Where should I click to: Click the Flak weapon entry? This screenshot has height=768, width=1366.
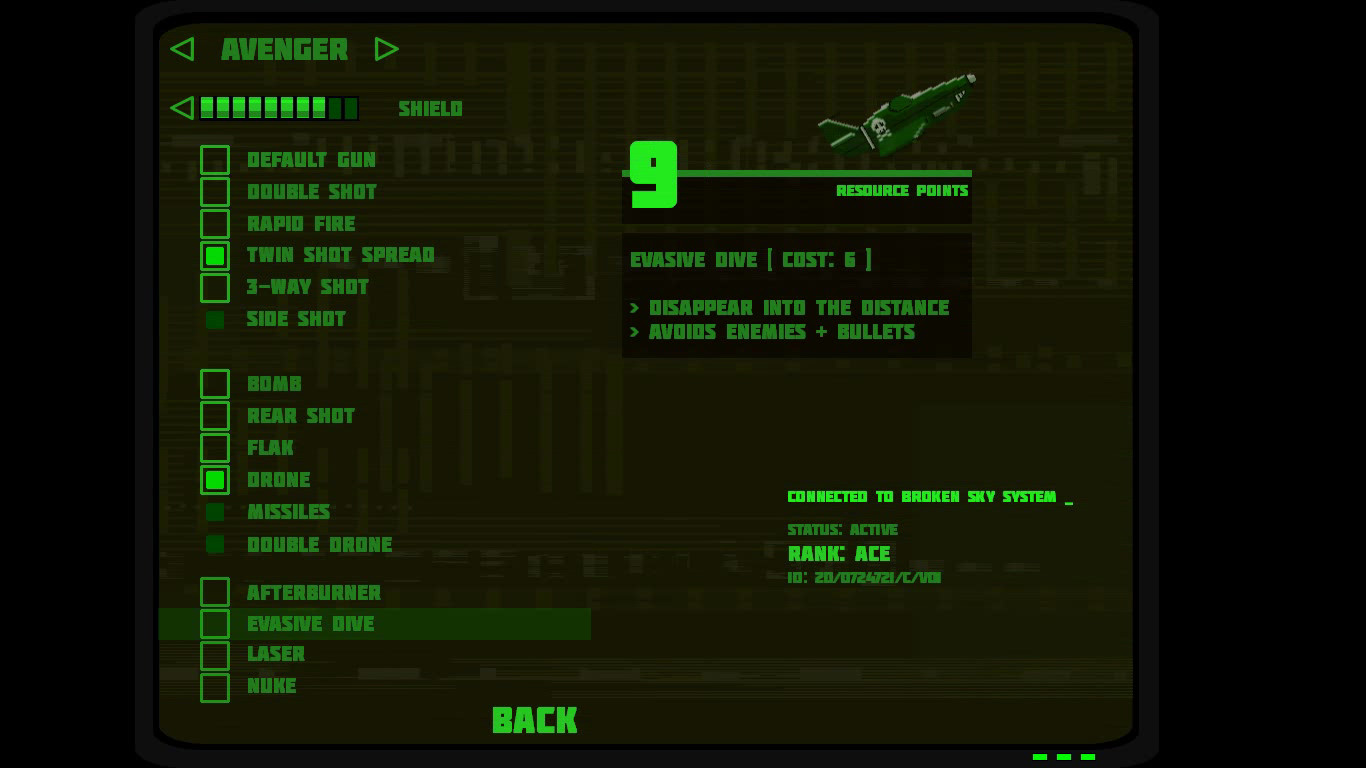click(270, 448)
